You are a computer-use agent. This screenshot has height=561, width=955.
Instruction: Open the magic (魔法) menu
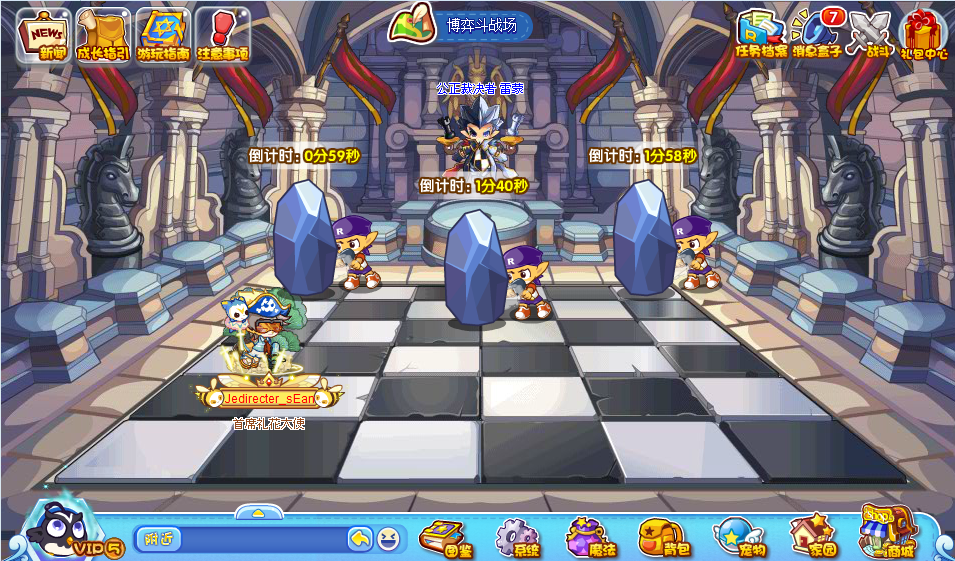(x=591, y=537)
